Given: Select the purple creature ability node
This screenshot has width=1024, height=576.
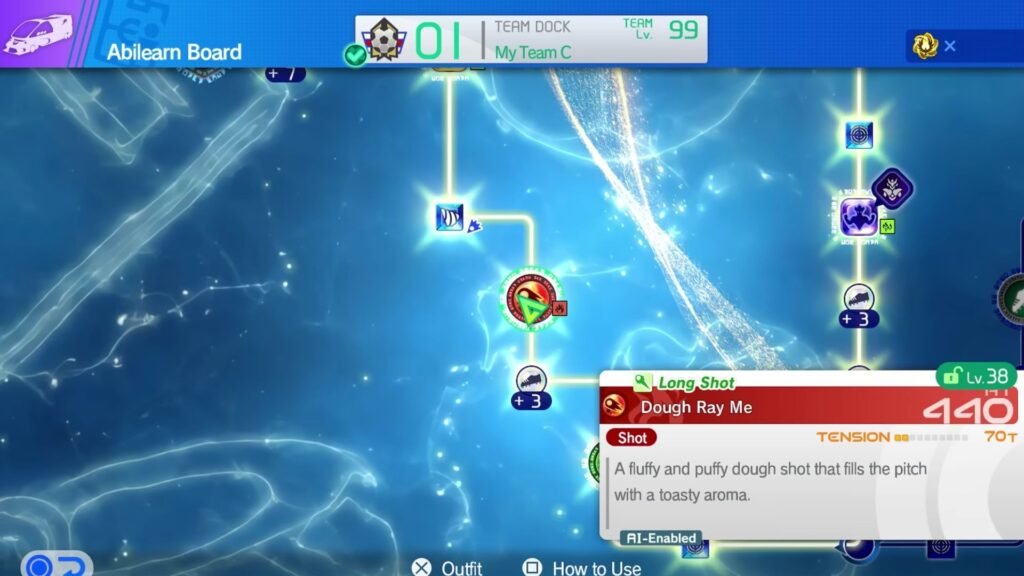Looking at the screenshot, I should tap(858, 217).
